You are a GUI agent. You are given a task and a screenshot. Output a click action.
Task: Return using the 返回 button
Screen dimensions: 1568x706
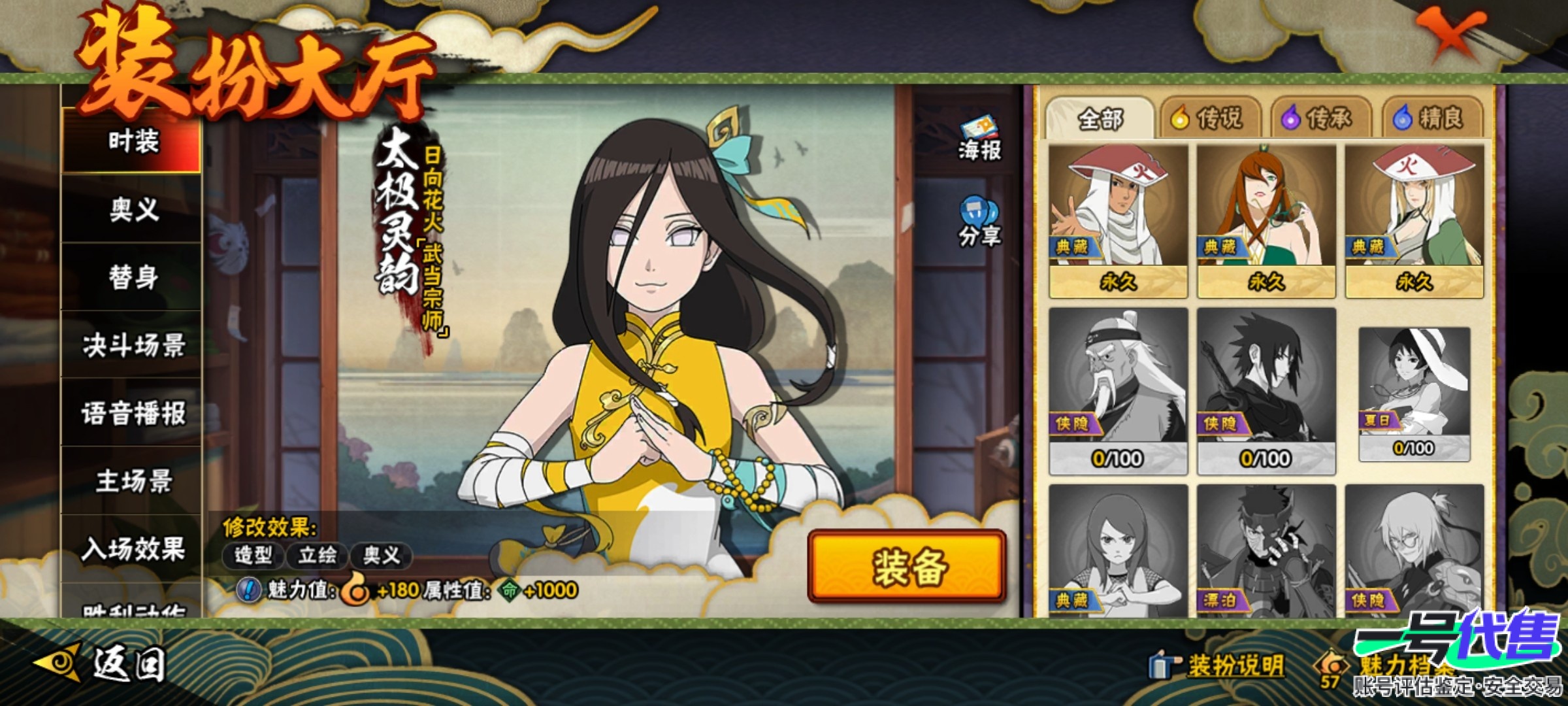(x=101, y=664)
